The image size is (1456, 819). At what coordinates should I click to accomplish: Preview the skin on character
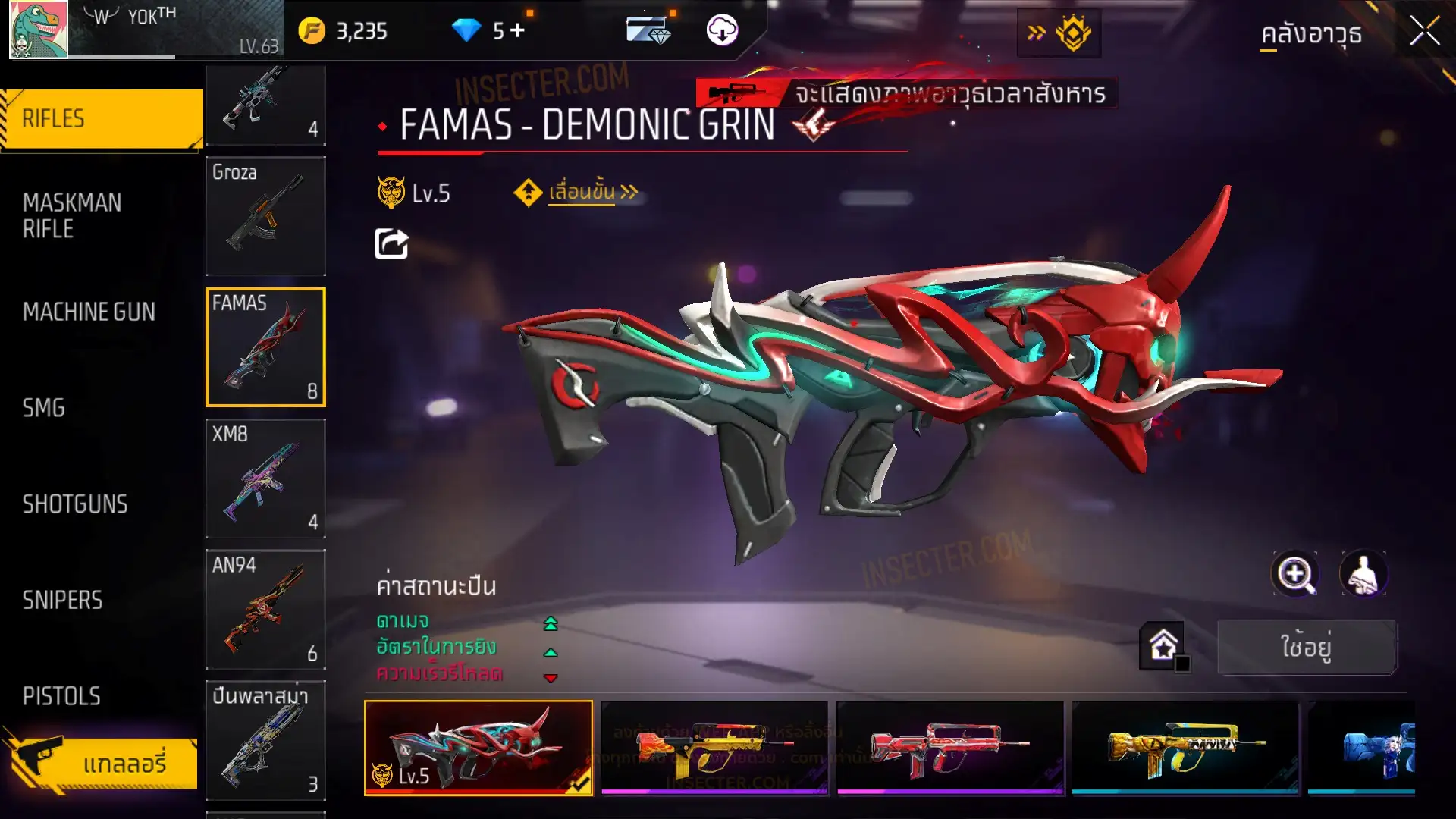pos(1363,574)
